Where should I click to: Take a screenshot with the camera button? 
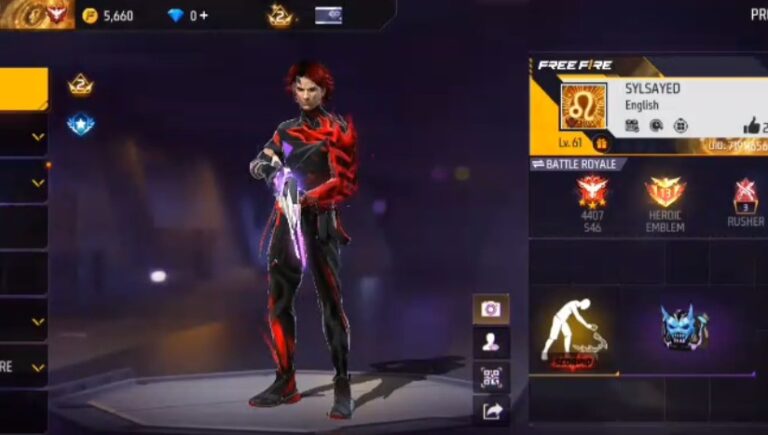coord(490,309)
